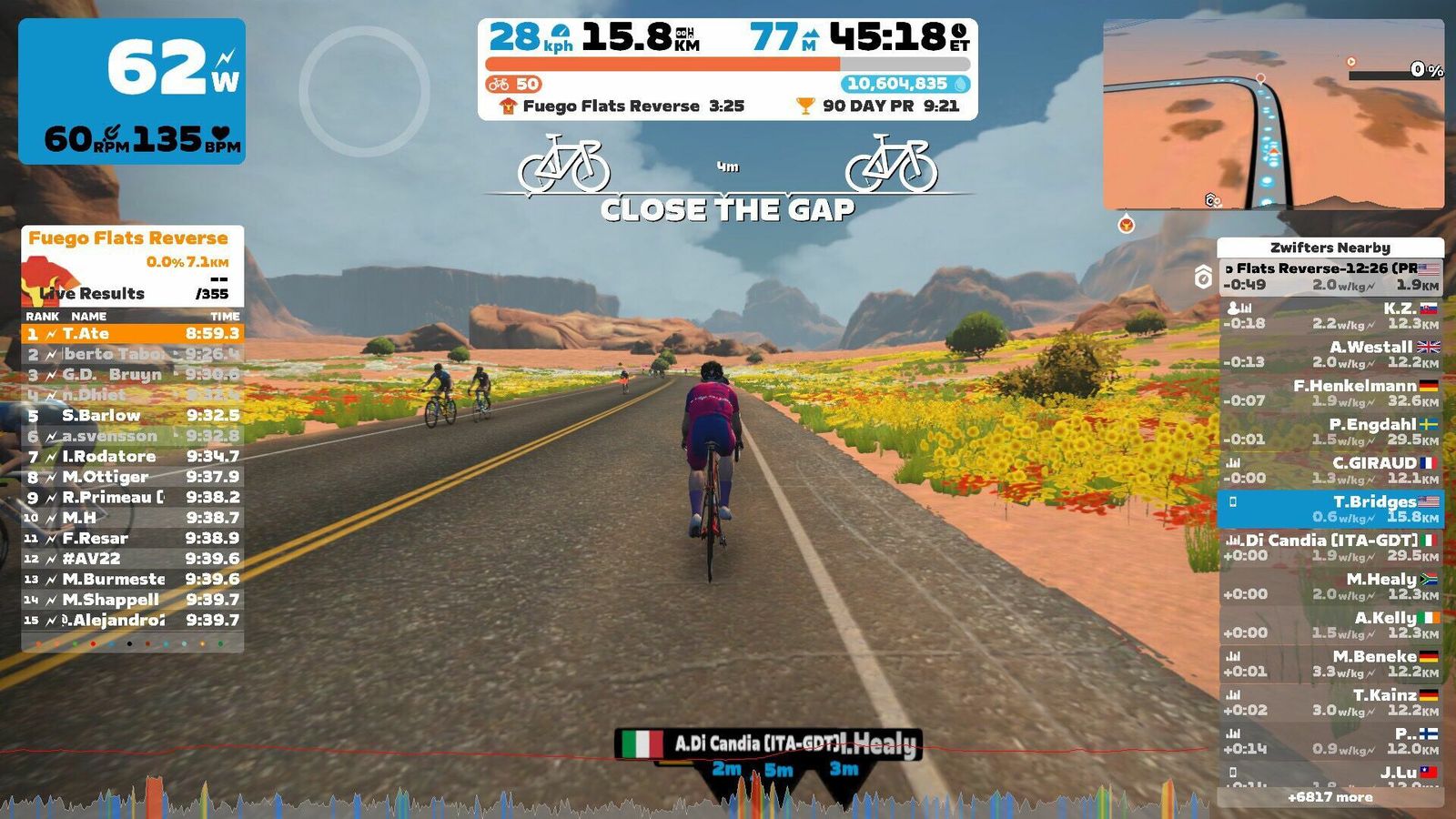The image size is (1456, 819).
Task: Select M.Beneke in the rider list
Action: coord(1330,663)
